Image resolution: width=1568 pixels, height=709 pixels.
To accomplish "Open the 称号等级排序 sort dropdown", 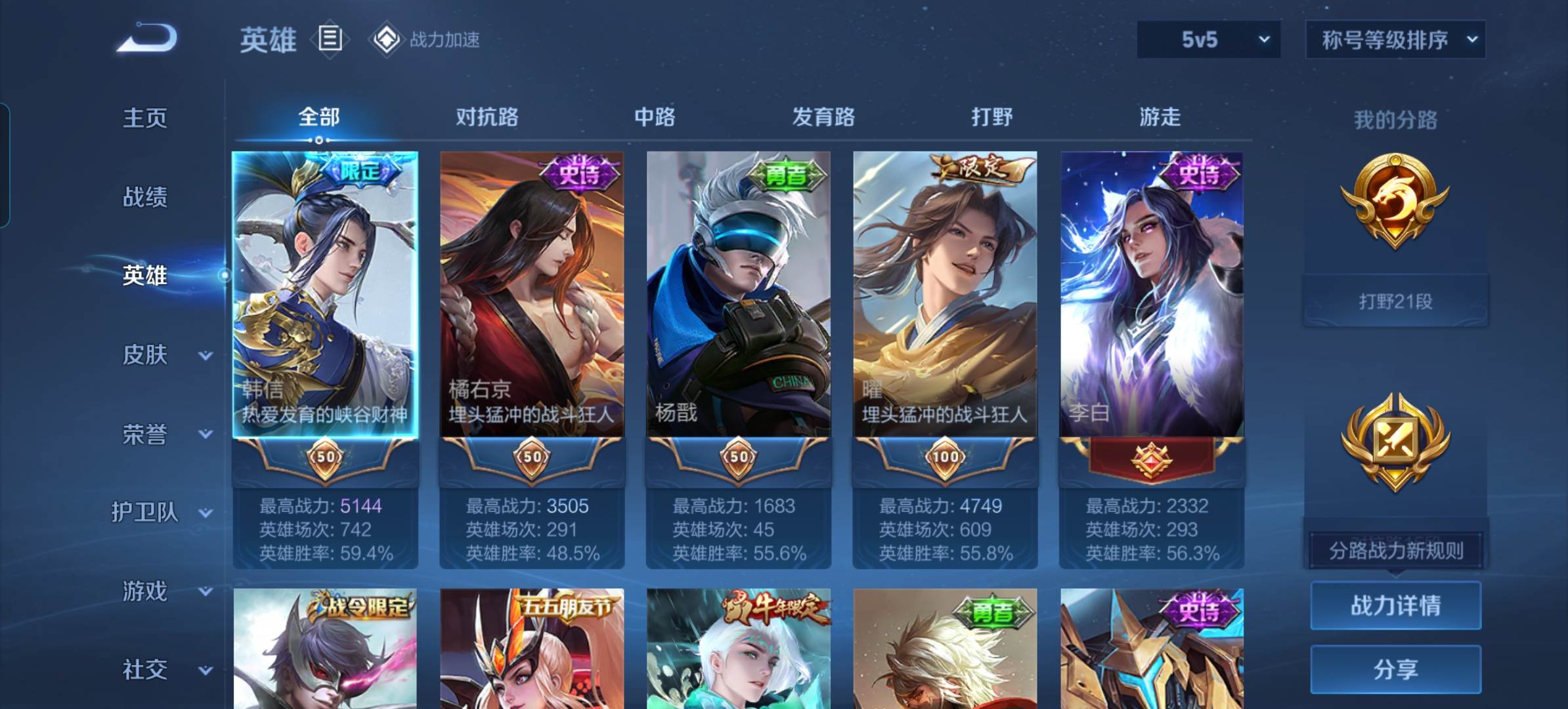I will click(x=1395, y=40).
